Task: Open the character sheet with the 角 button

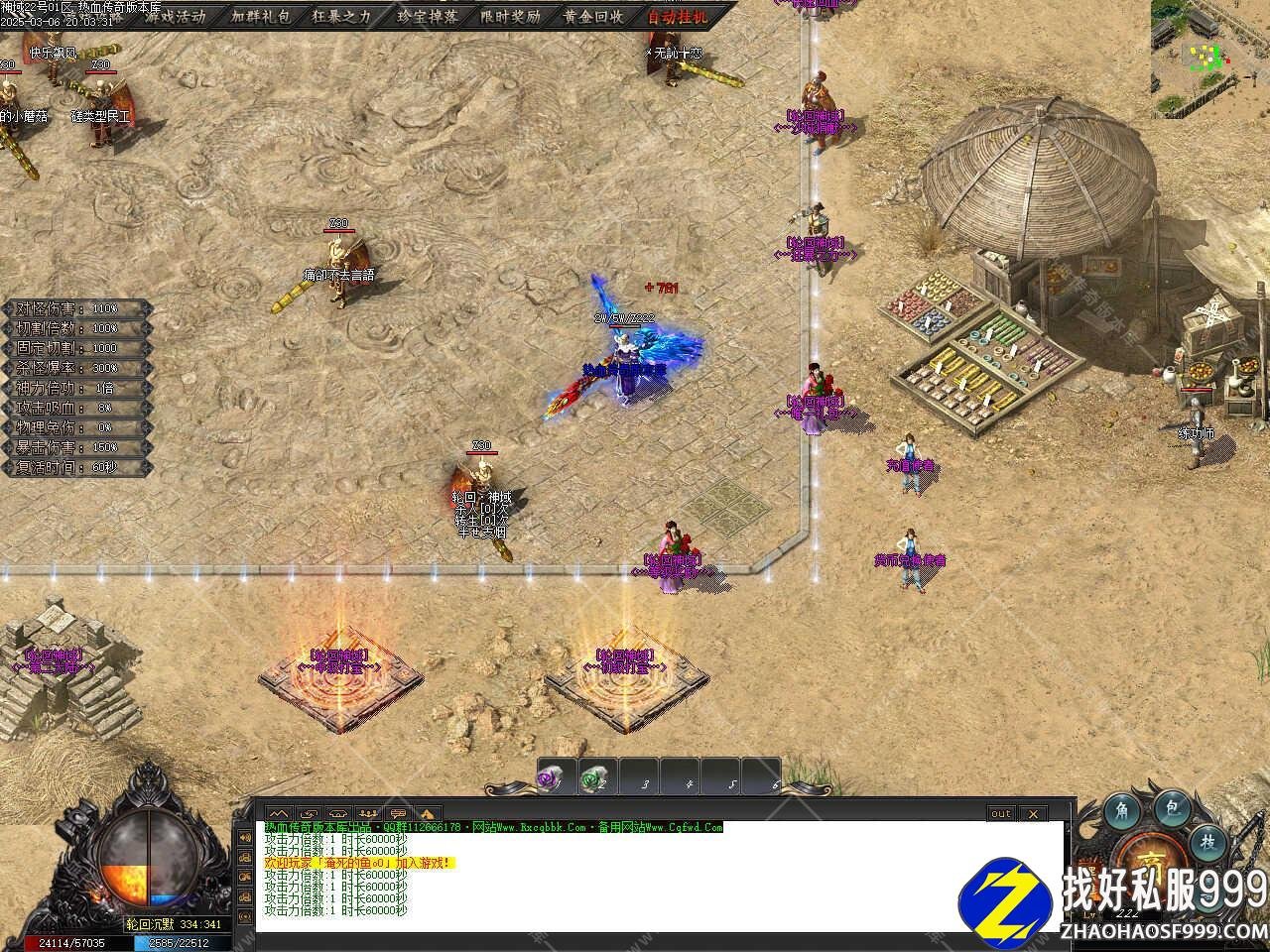Action: tap(1124, 809)
